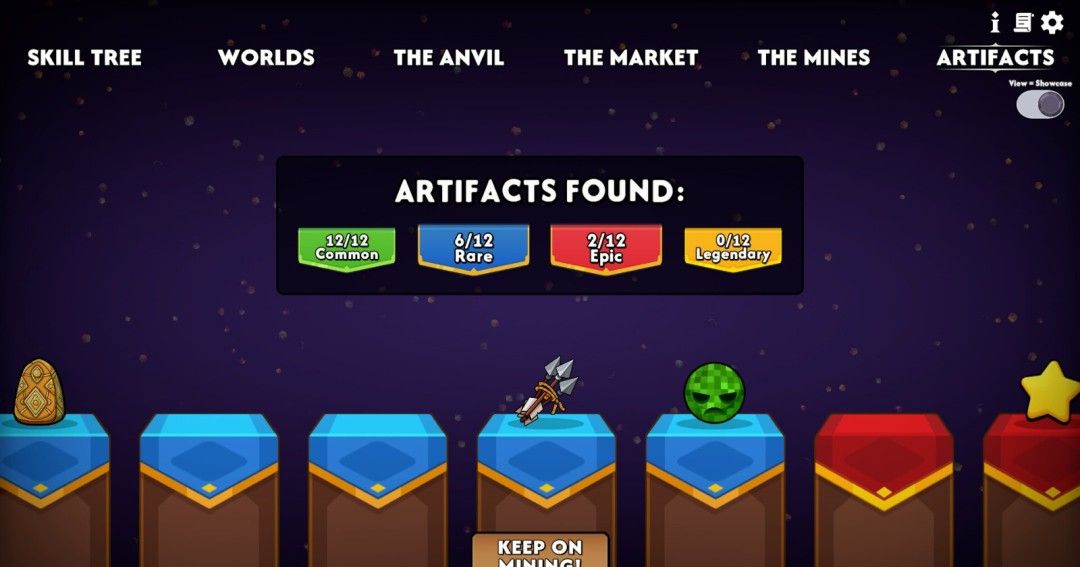This screenshot has height=567, width=1080.
Task: Open the settings gear icon
Action: [1052, 22]
